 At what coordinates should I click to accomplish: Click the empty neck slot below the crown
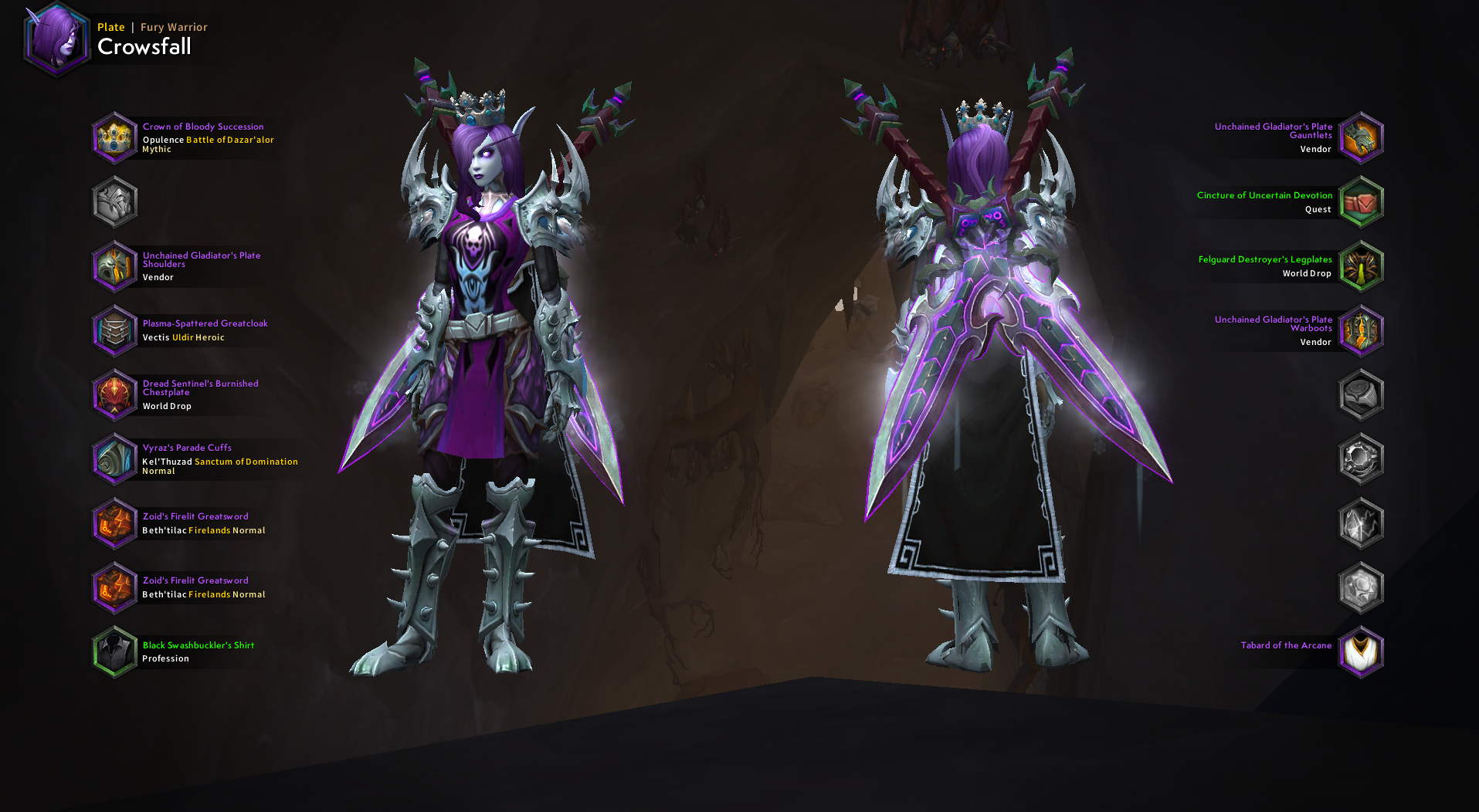114,201
